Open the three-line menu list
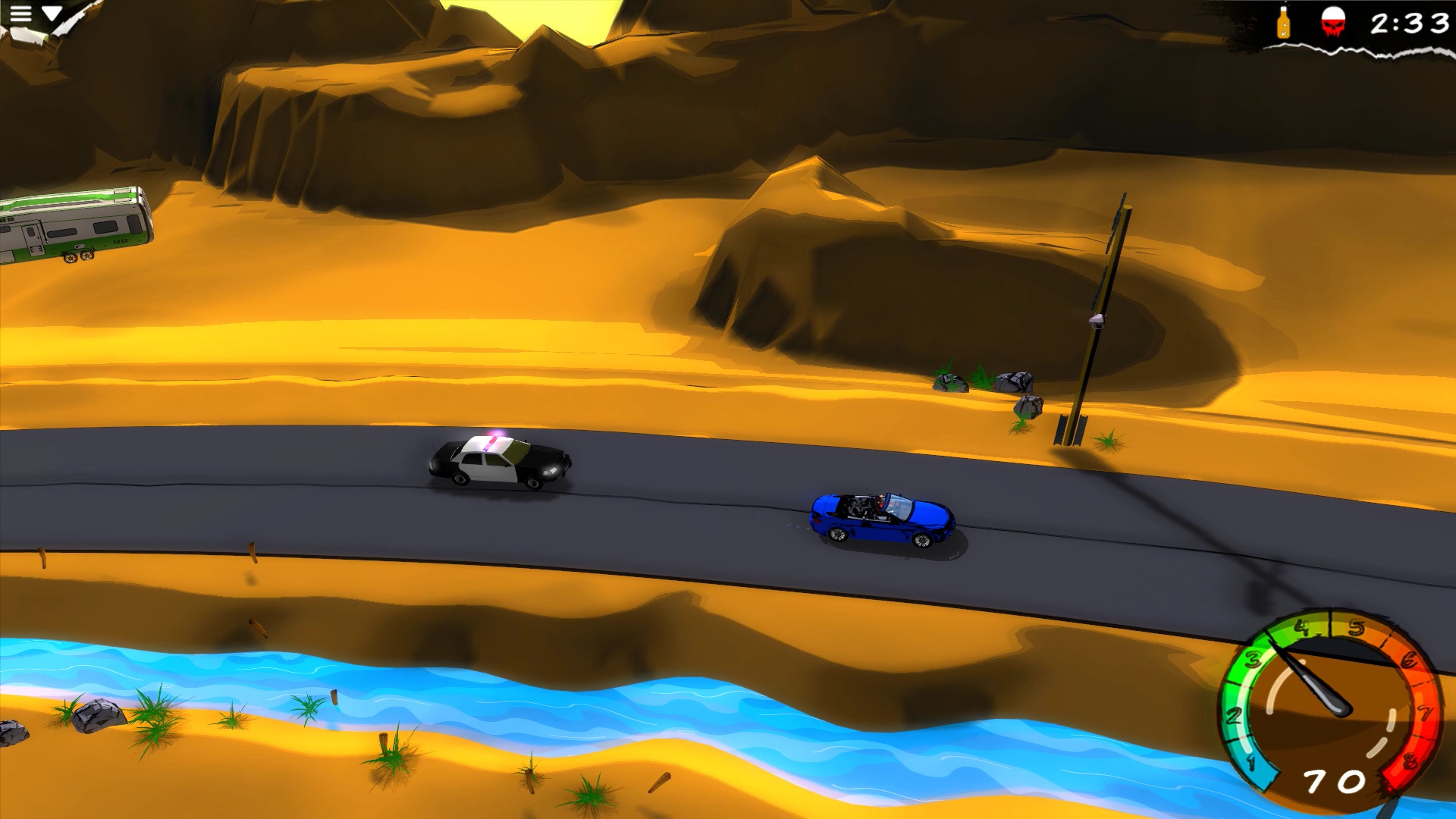 click(x=23, y=13)
